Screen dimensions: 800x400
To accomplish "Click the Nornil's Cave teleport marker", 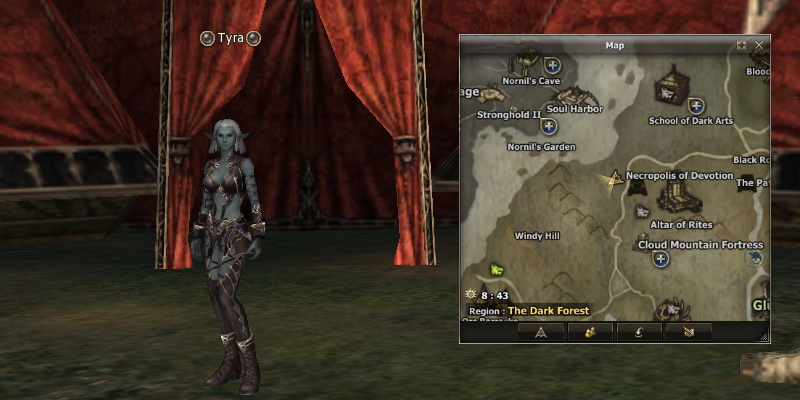I will (x=551, y=65).
